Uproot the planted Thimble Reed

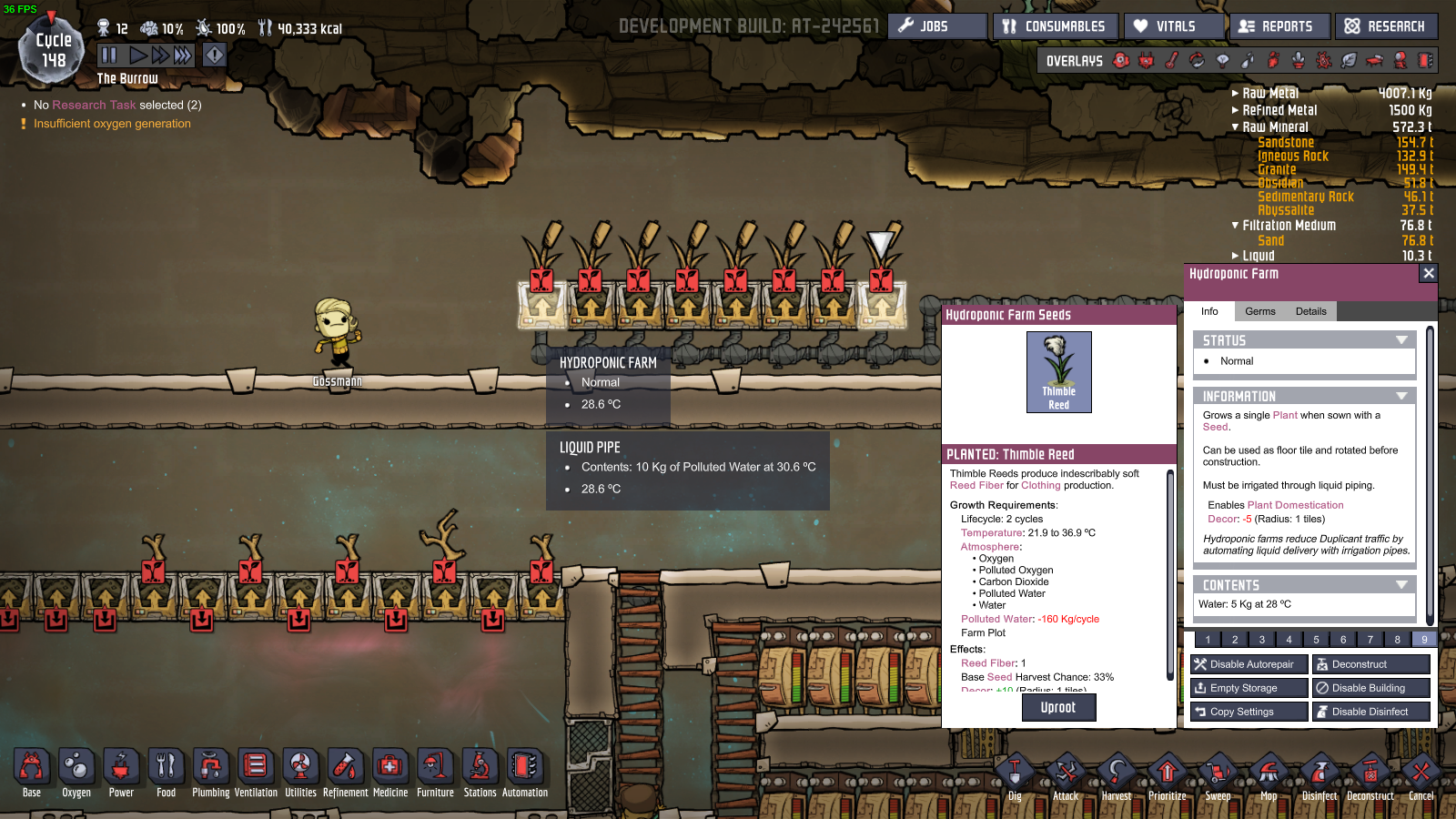pos(1058,707)
